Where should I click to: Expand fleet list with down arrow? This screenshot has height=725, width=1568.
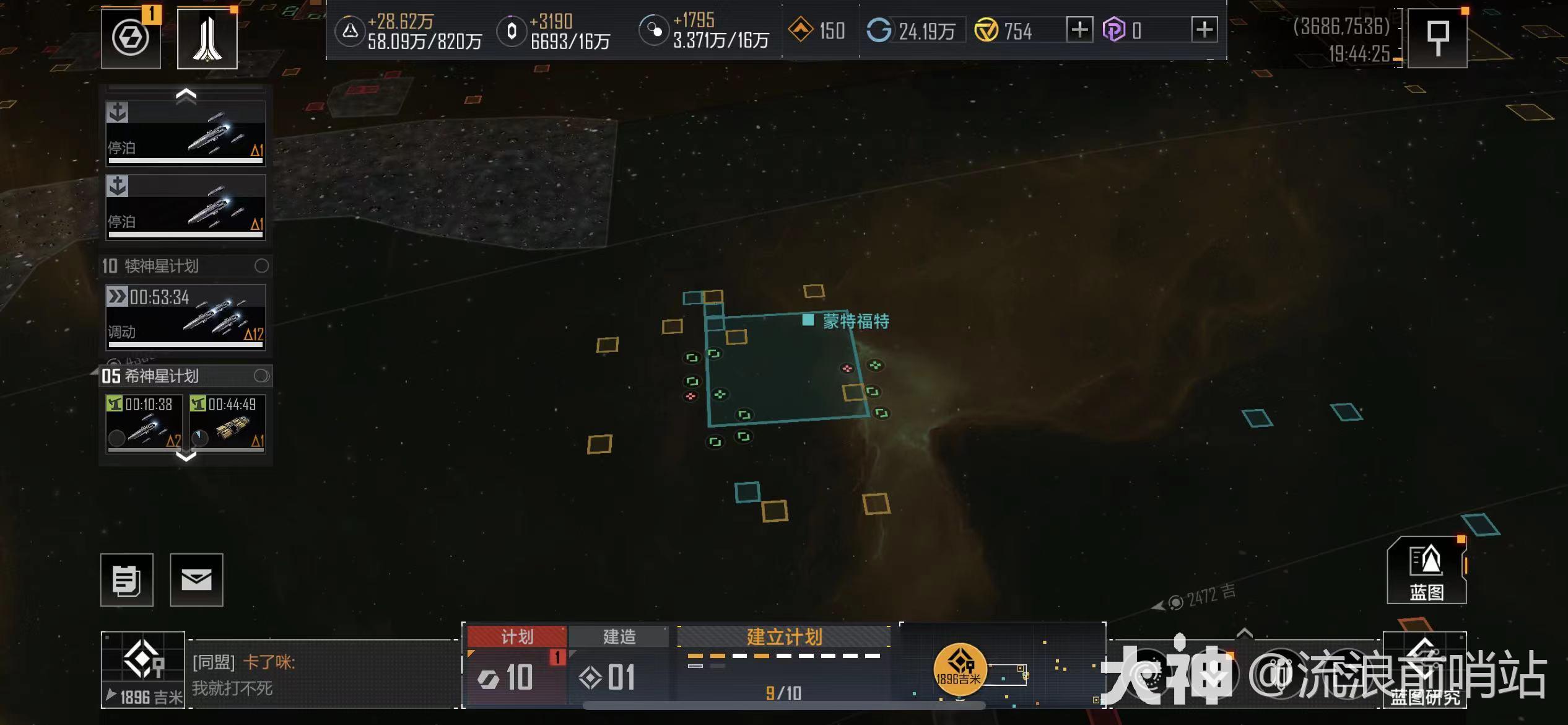click(x=186, y=457)
